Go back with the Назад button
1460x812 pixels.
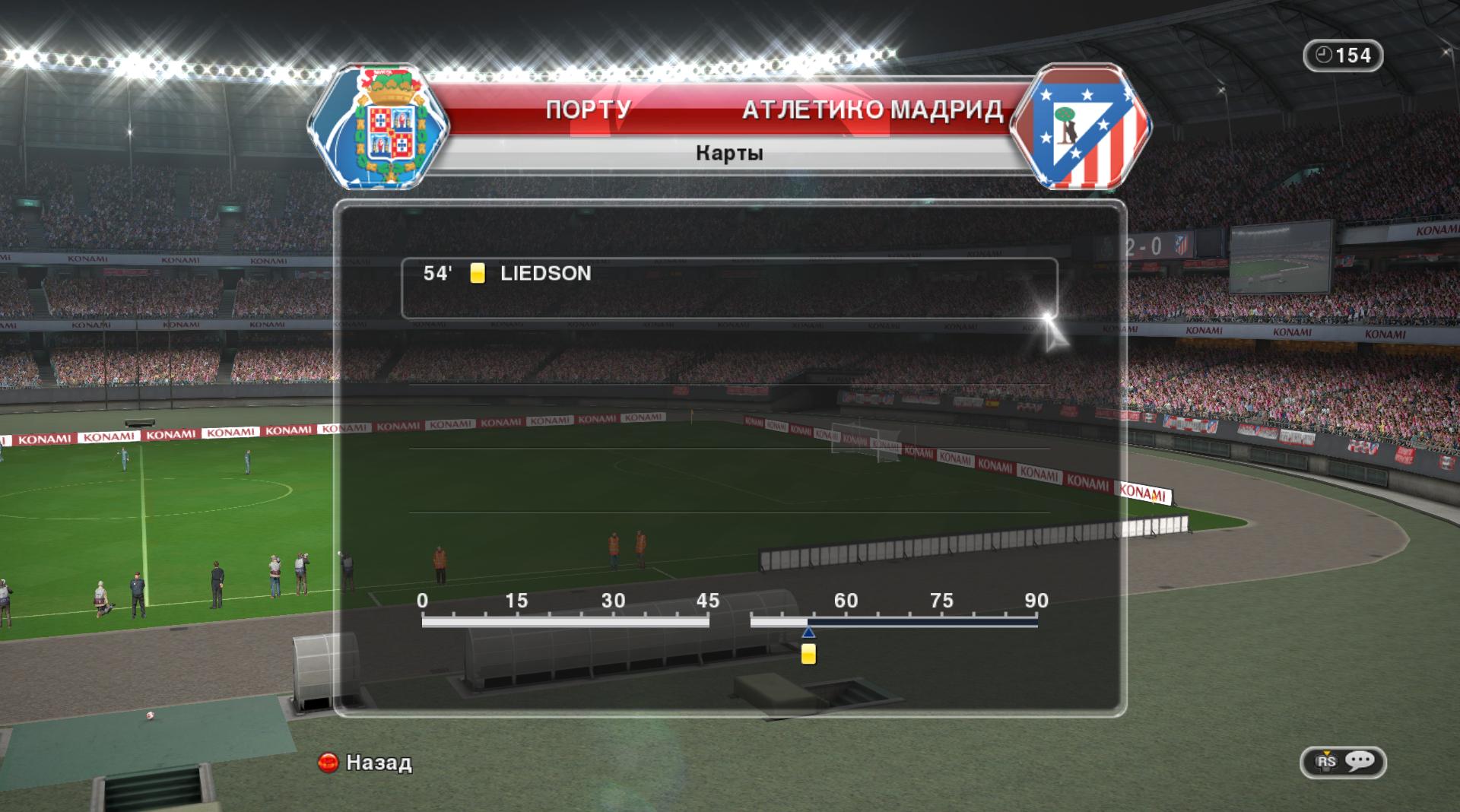366,763
